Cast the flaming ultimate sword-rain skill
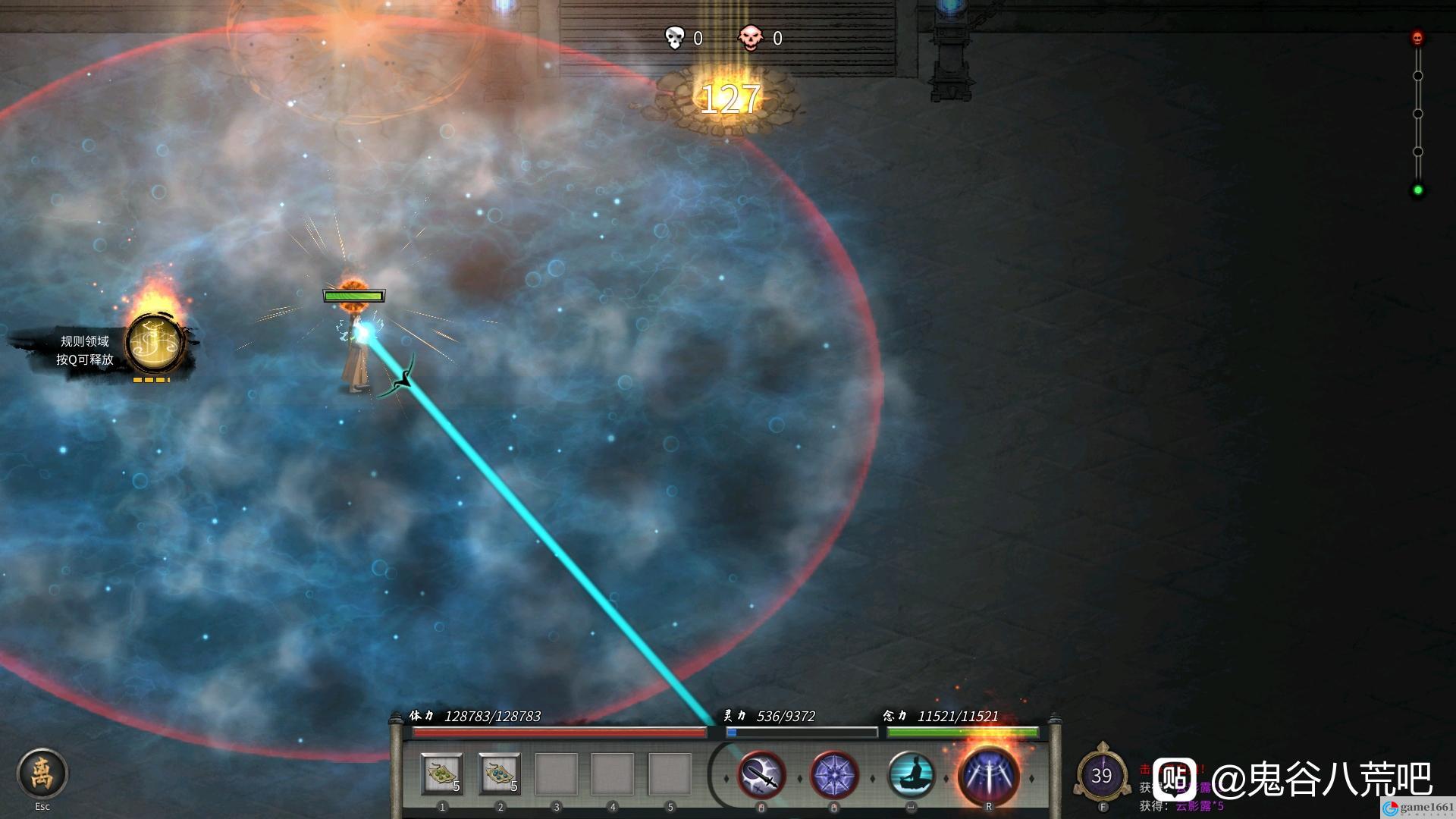 pos(988,775)
